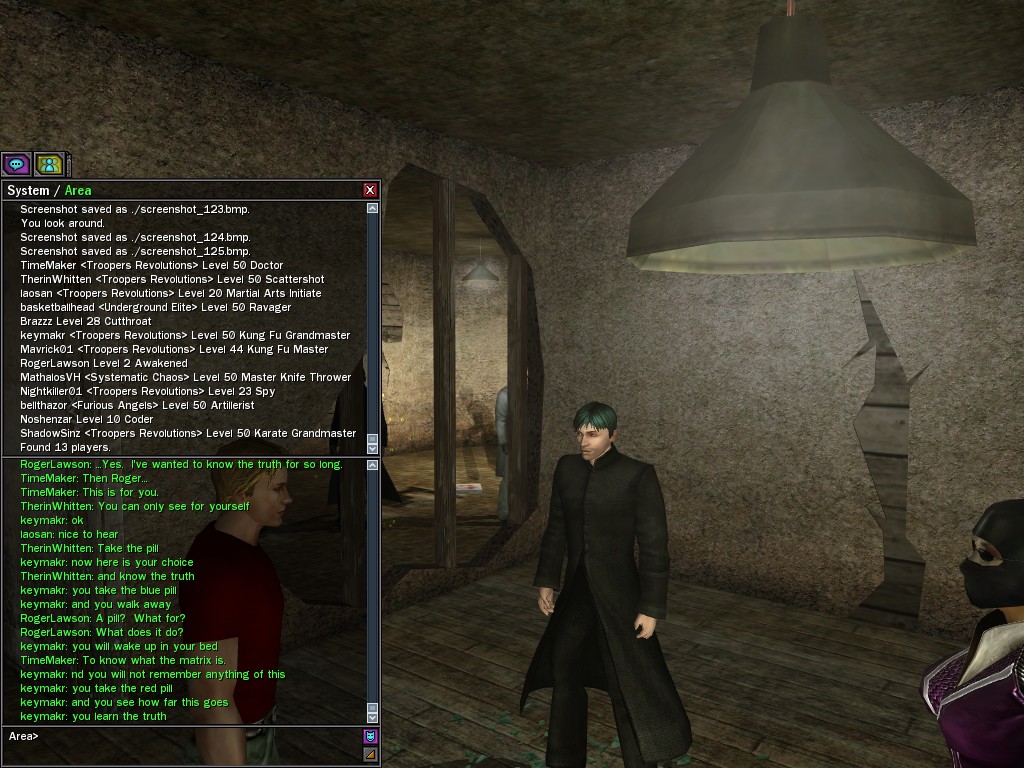Close the System / Area chat window
1024x768 pixels.
[370, 190]
